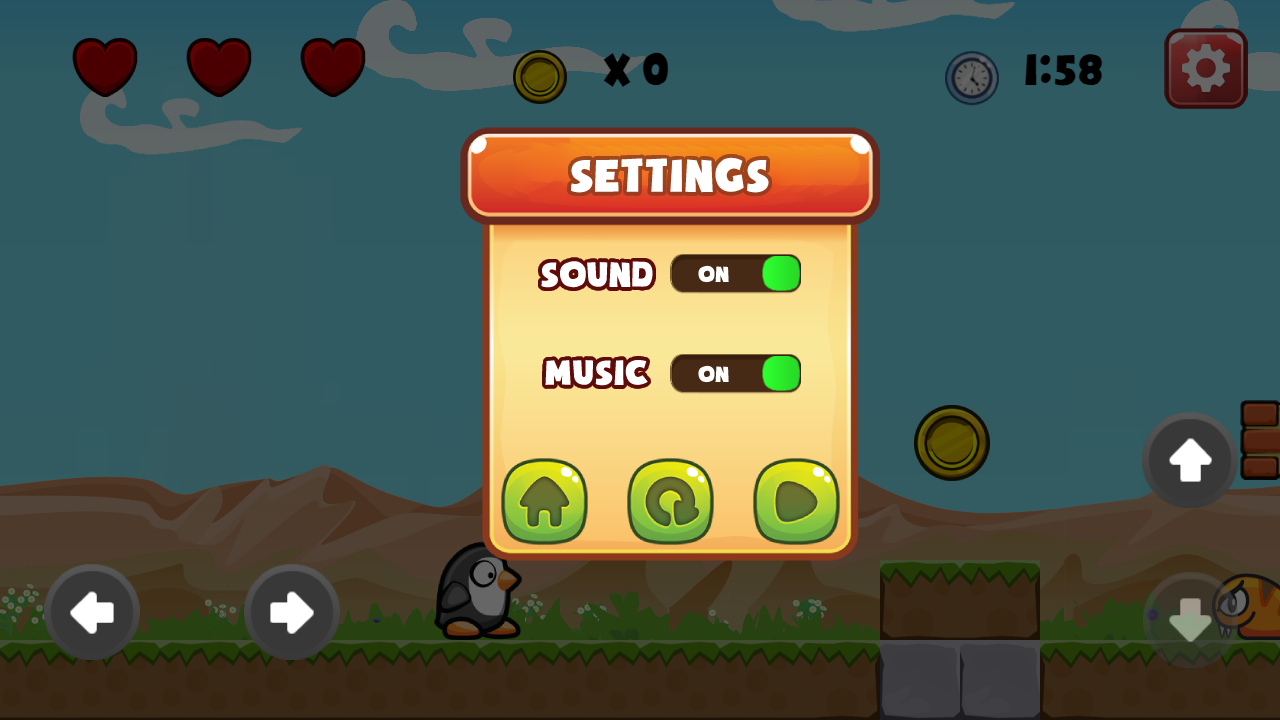Screen dimensions: 1280x720
Task: Select the home icon in settings panel
Action: pyautogui.click(x=544, y=501)
